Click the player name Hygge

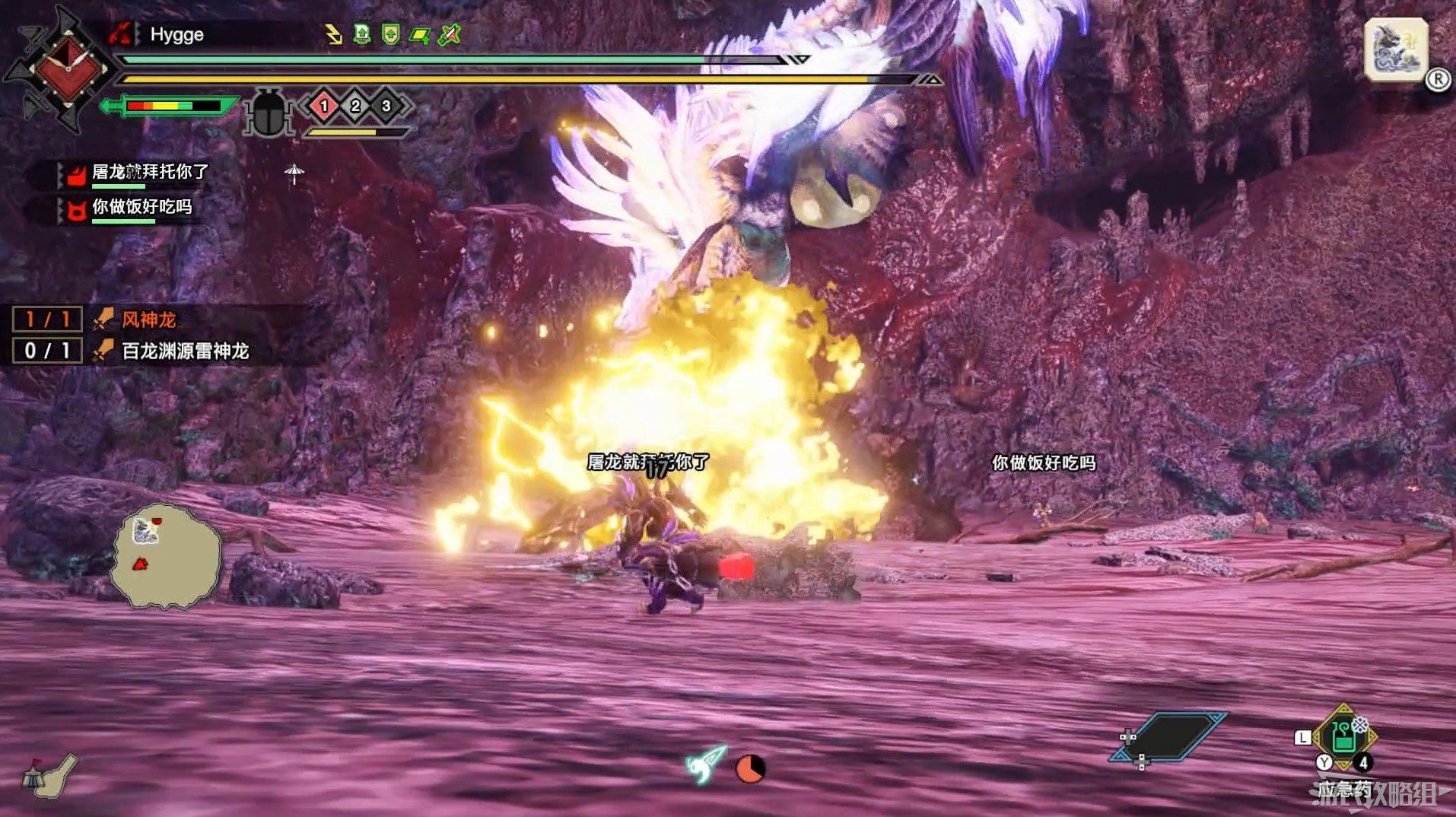(176, 34)
